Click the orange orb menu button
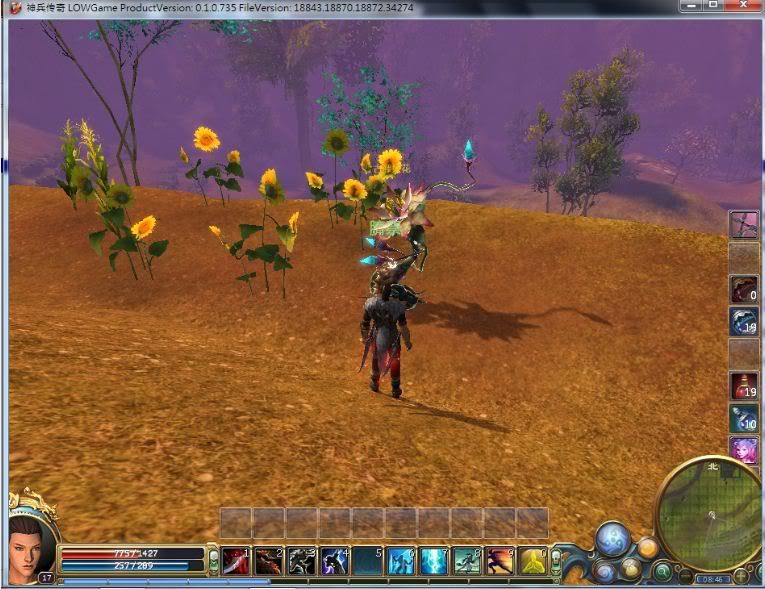This screenshot has width=765, height=589. point(647,547)
